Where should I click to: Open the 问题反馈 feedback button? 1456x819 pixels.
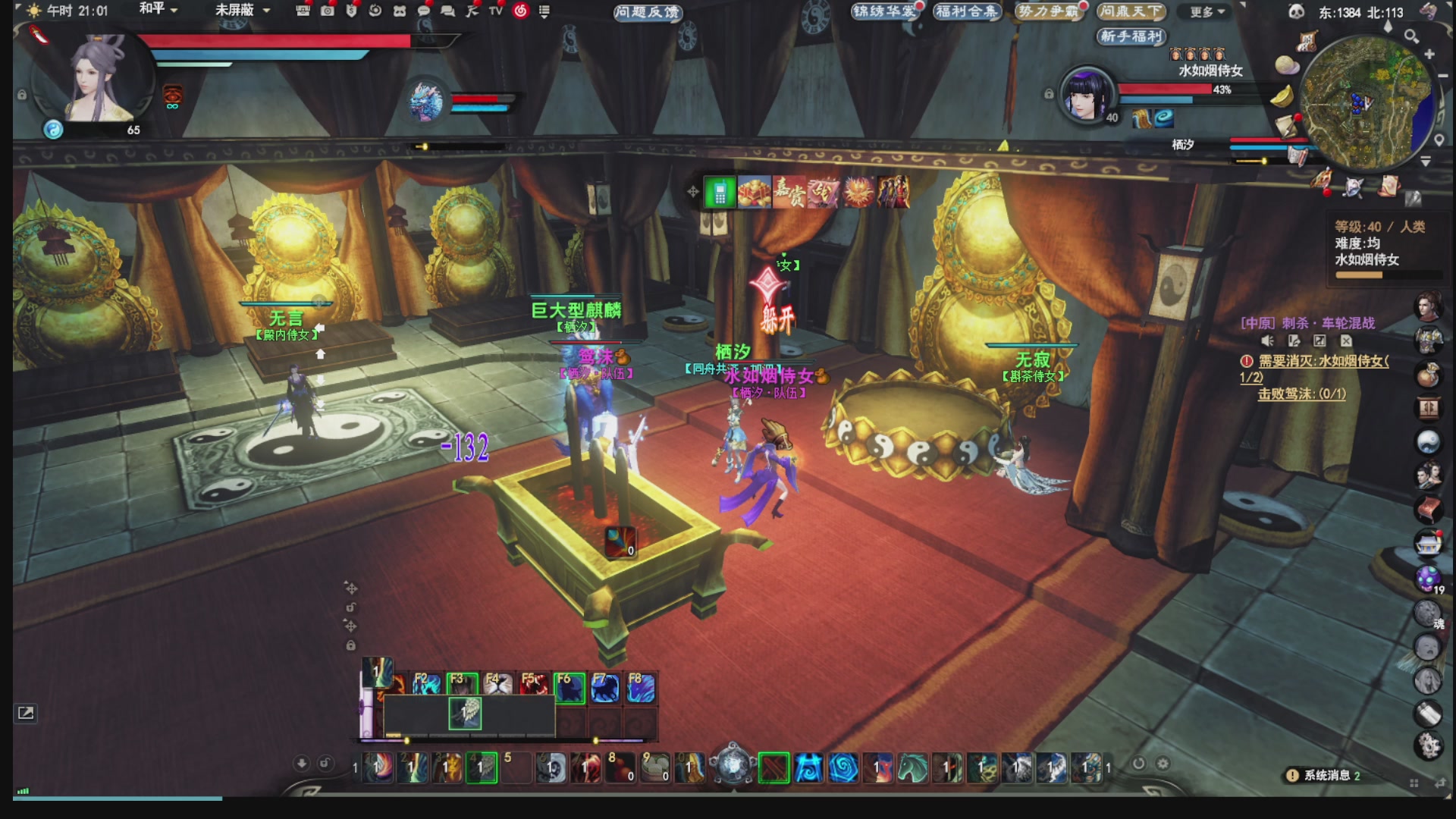click(x=648, y=12)
